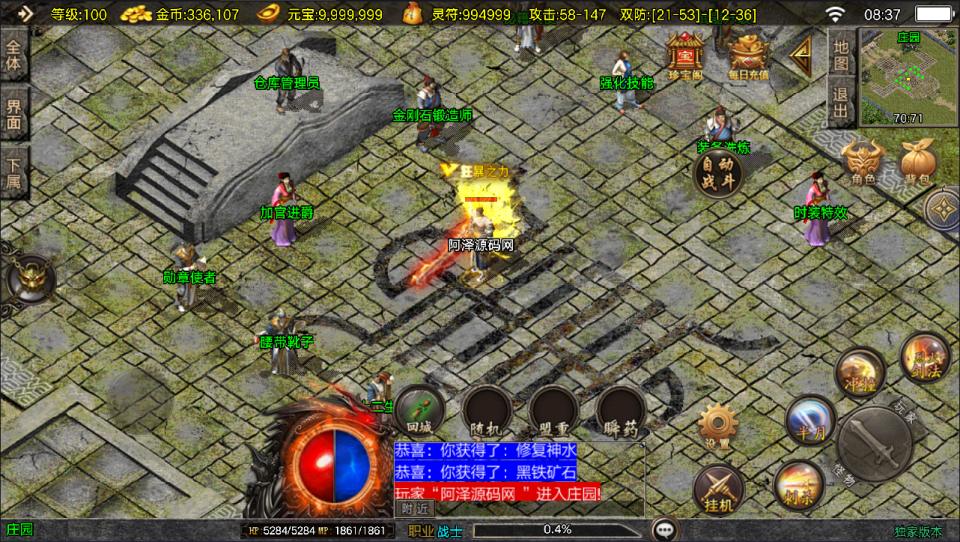
Task: Open the 每日充值 daily recharge offer
Action: [748, 57]
